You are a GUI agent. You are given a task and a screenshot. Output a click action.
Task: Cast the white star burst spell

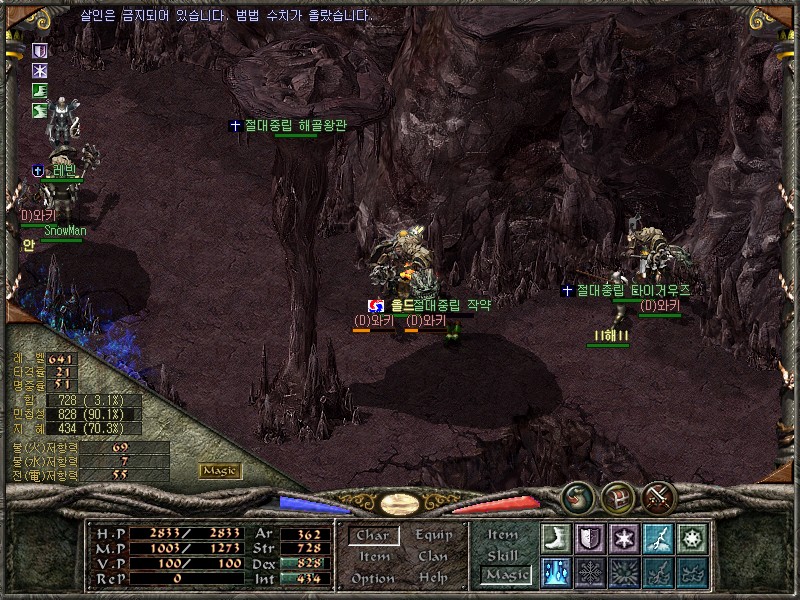(x=624, y=538)
